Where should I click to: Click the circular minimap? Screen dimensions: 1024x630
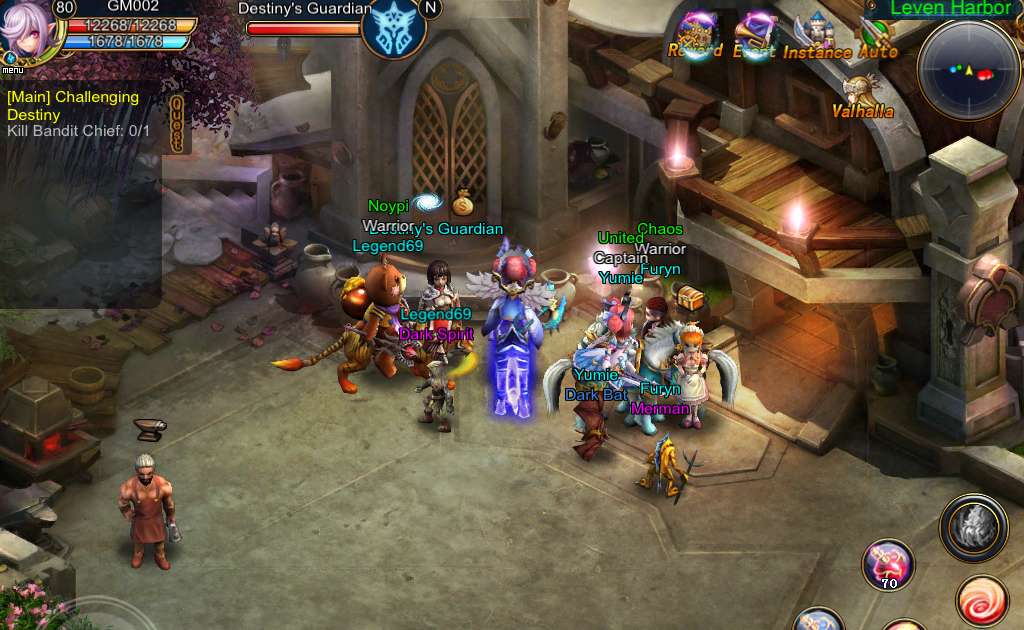click(967, 69)
